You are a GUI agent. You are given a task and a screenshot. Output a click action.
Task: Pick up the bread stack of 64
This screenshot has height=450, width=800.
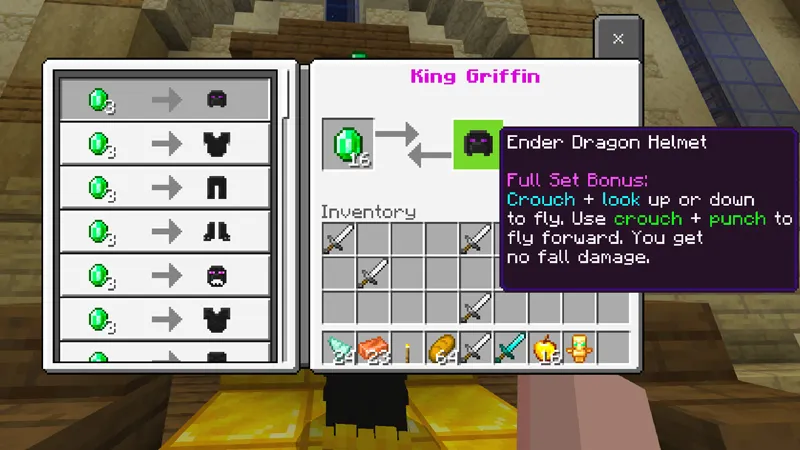click(441, 348)
